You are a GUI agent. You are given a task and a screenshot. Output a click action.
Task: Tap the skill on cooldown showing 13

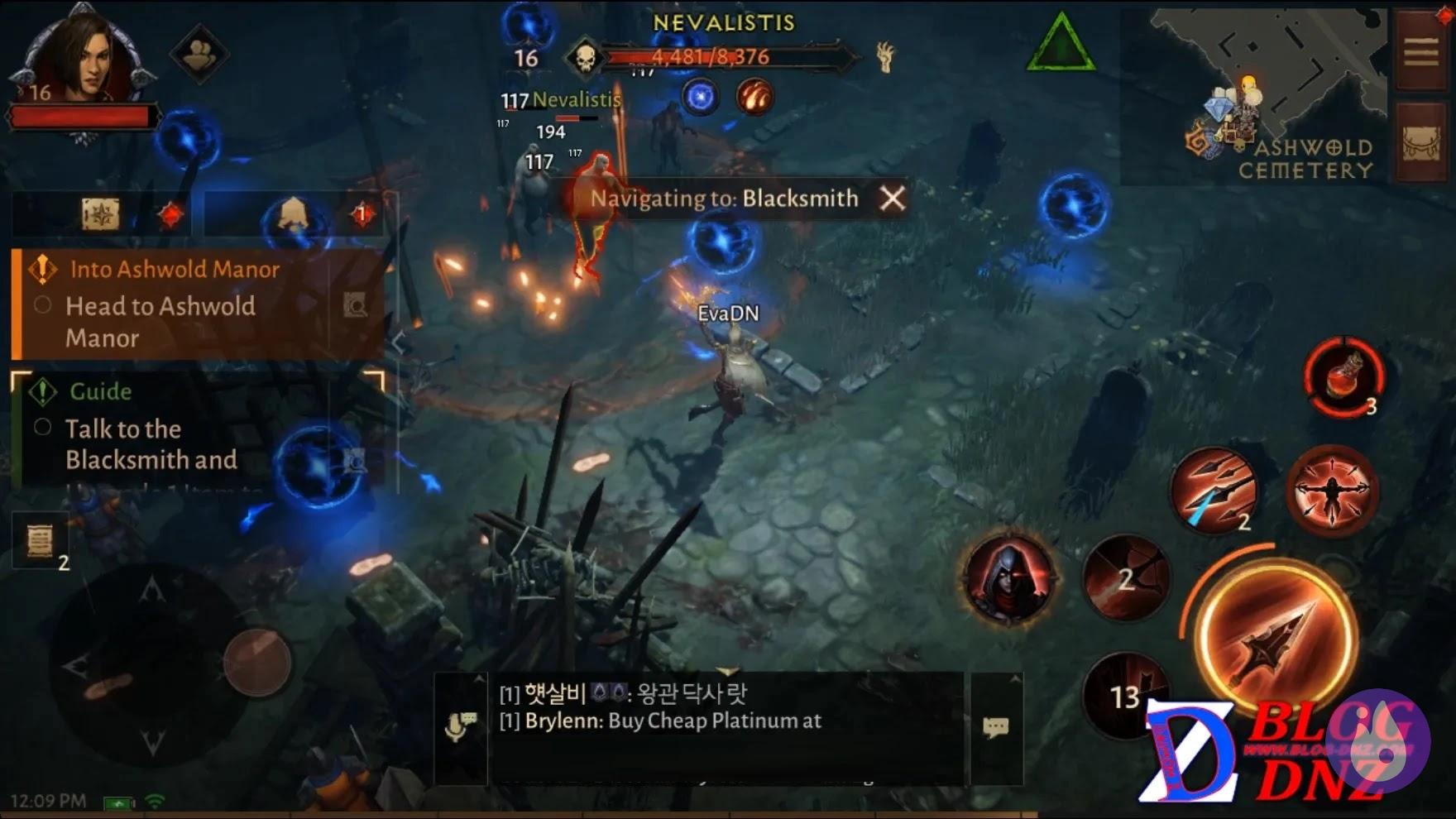tap(1123, 695)
